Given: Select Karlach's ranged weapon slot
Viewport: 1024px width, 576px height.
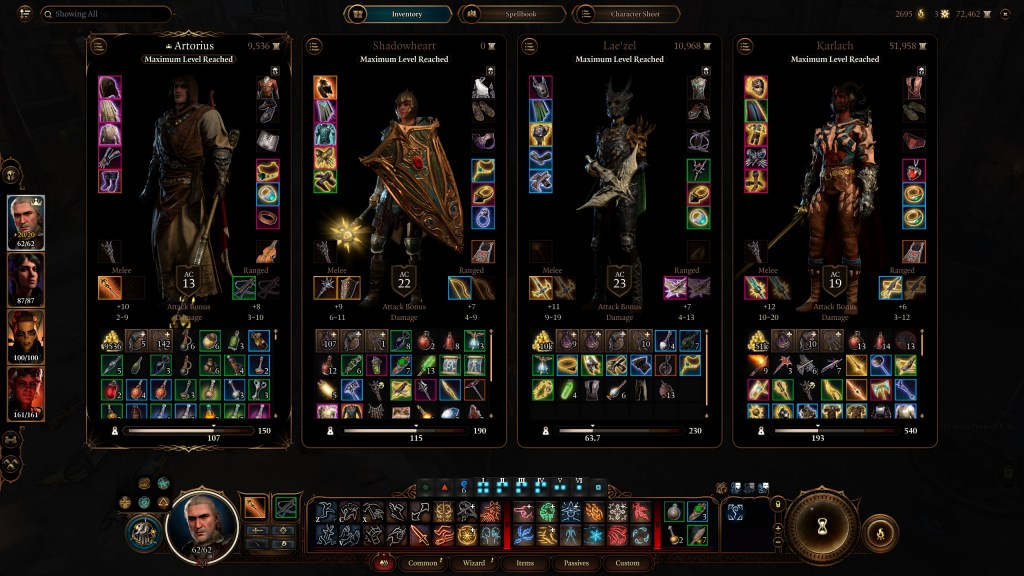Looking at the screenshot, I should 891,289.
